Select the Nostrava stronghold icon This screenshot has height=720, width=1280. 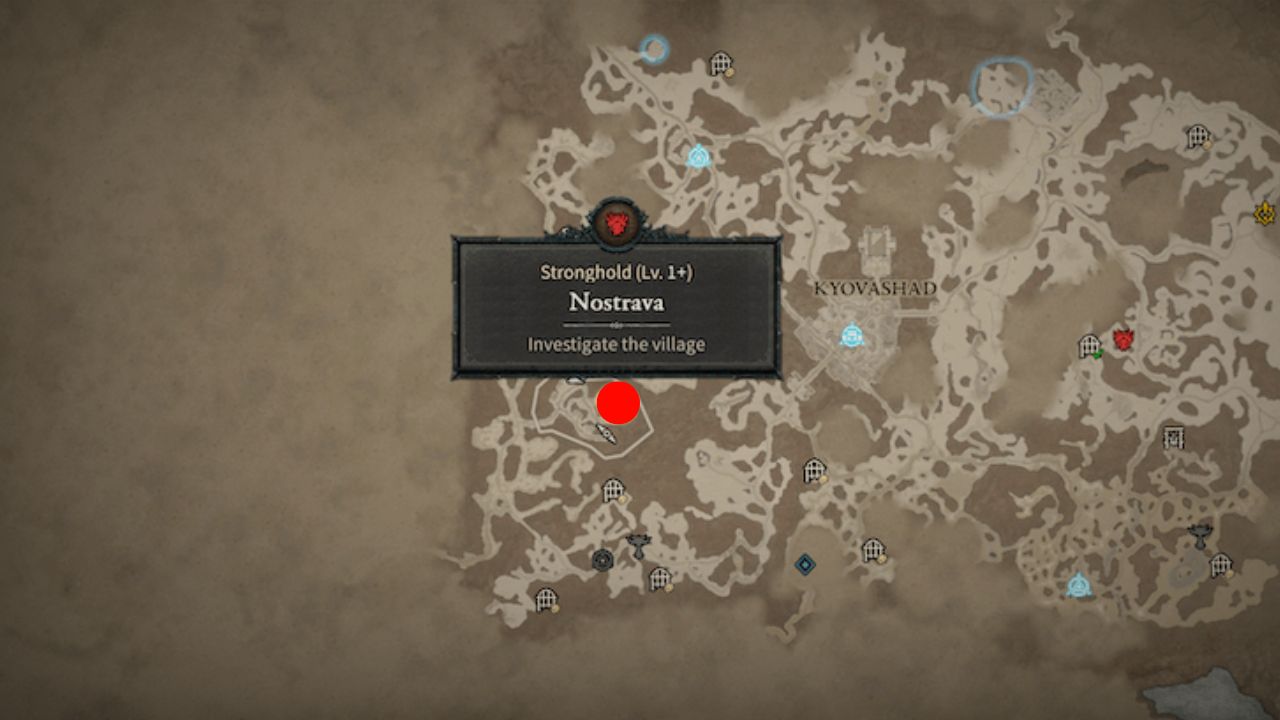tap(617, 224)
